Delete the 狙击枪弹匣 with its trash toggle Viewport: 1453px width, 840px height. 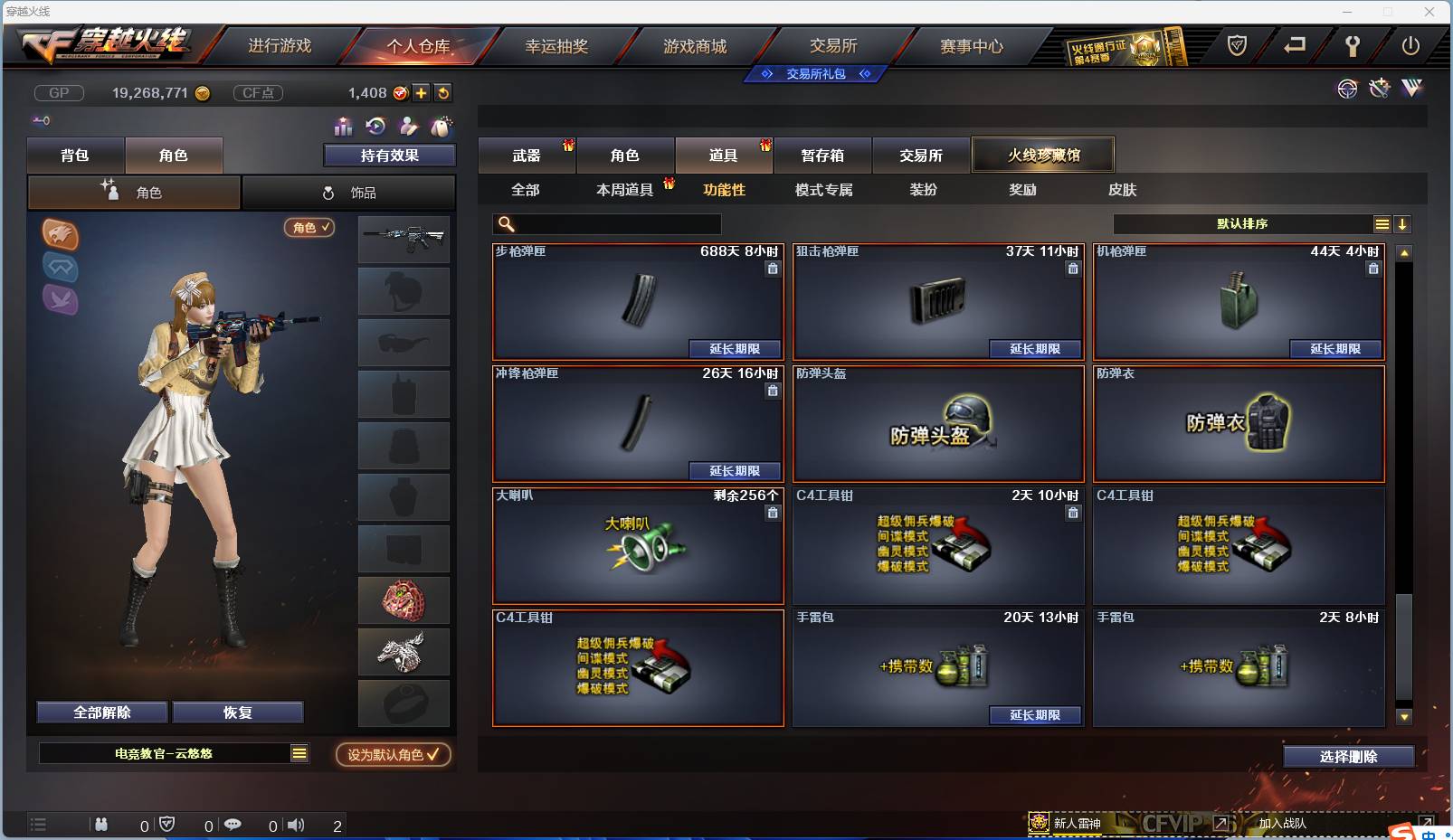click(x=1073, y=269)
